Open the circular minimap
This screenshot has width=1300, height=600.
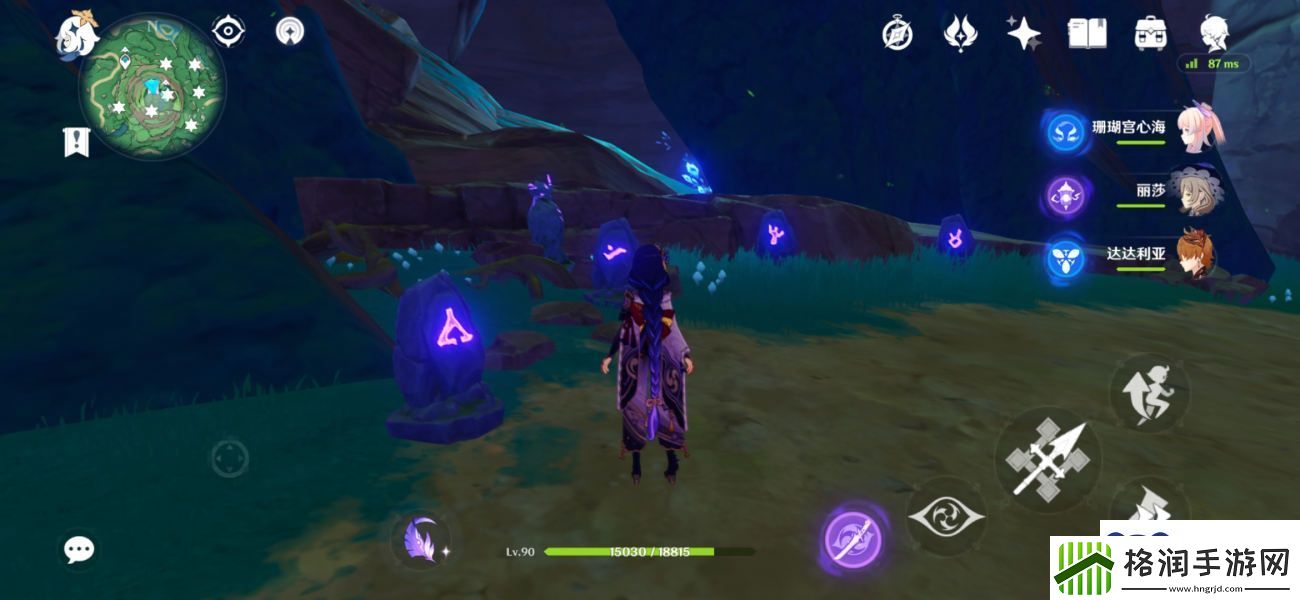pyautogui.click(x=152, y=90)
